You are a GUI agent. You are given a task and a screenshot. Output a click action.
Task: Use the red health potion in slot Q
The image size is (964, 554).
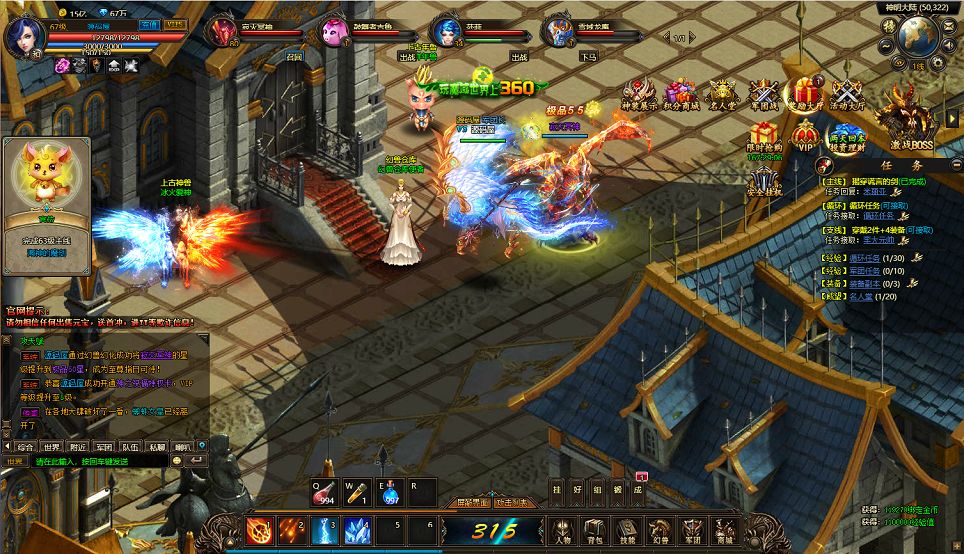point(323,491)
